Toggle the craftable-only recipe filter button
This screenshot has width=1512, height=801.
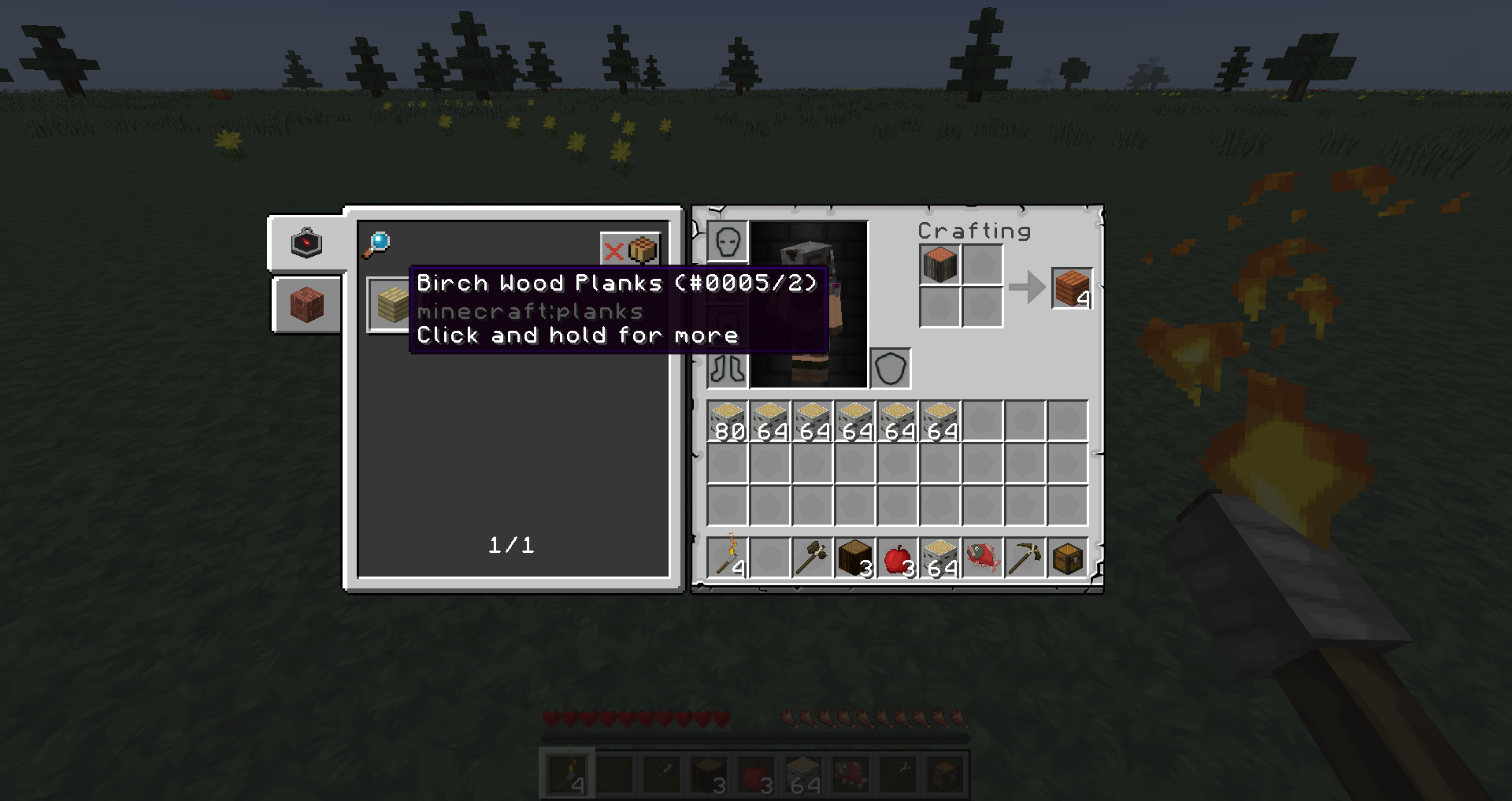click(x=629, y=250)
